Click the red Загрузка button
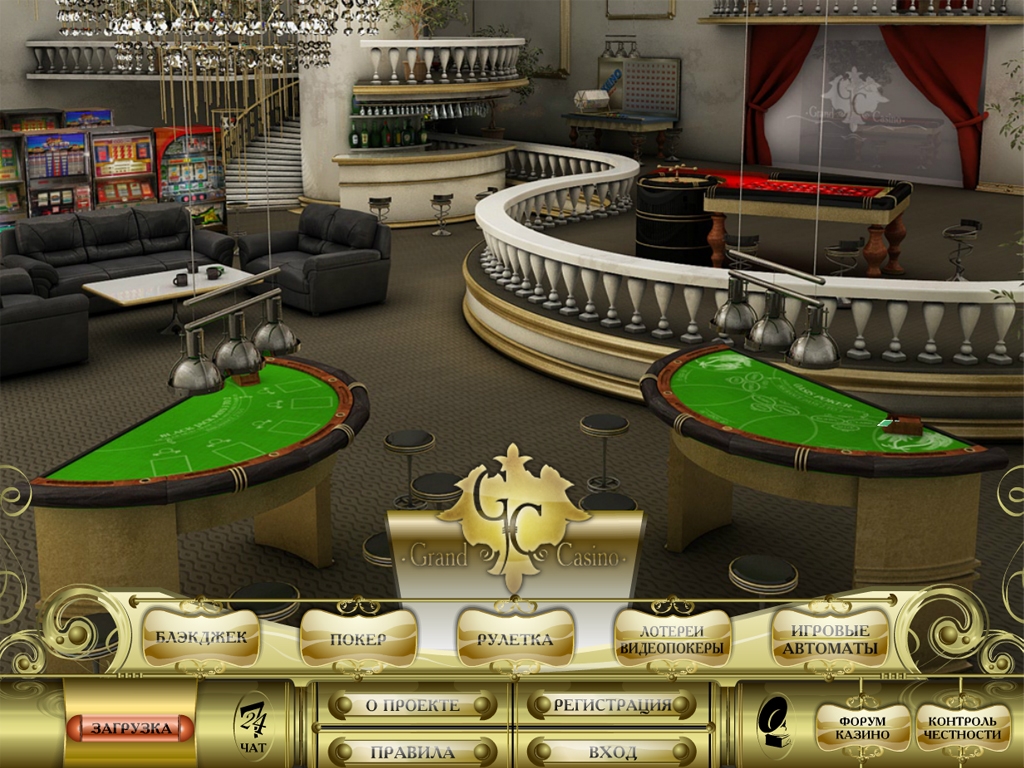 click(x=130, y=727)
